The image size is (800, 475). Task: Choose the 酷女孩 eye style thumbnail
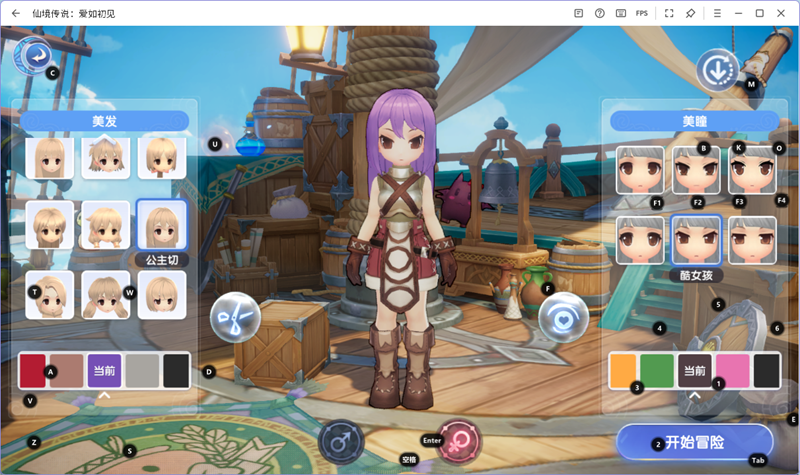(696, 241)
